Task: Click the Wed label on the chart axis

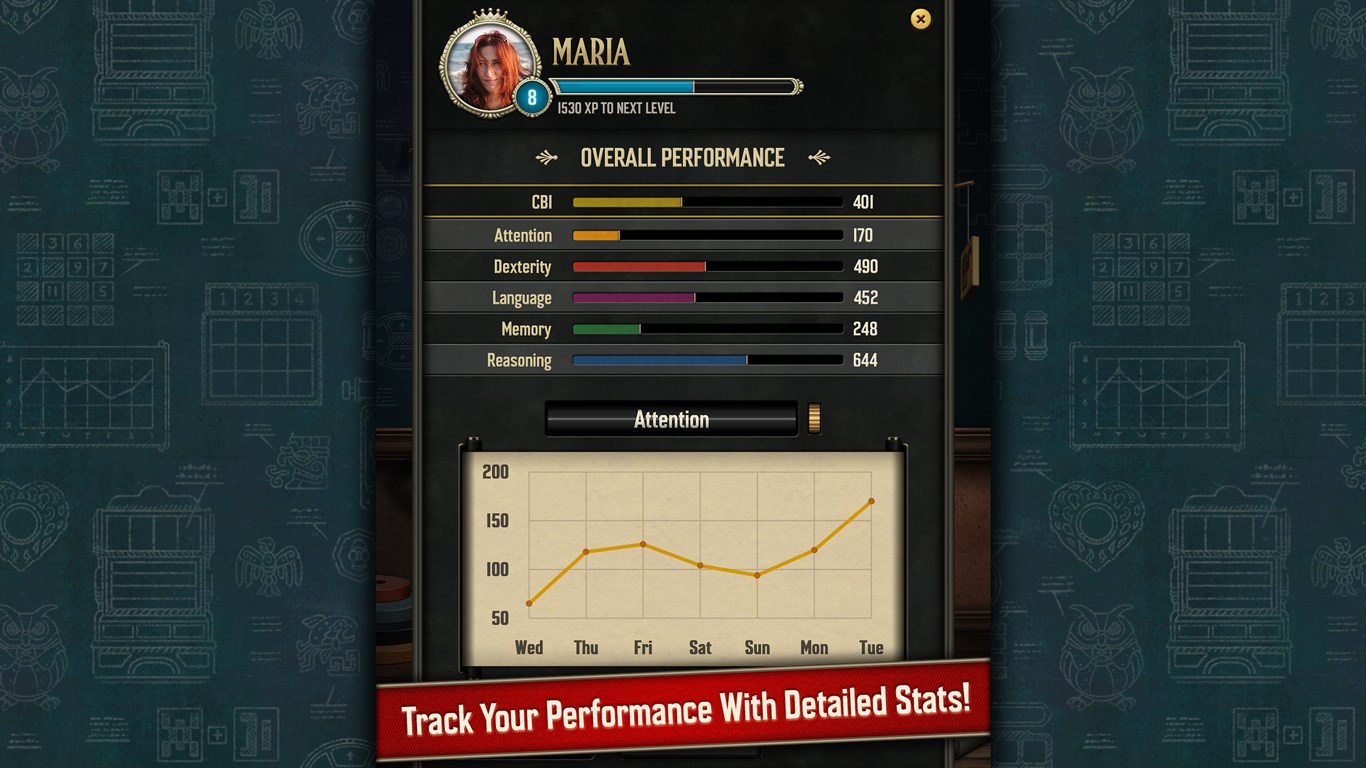Action: [529, 648]
